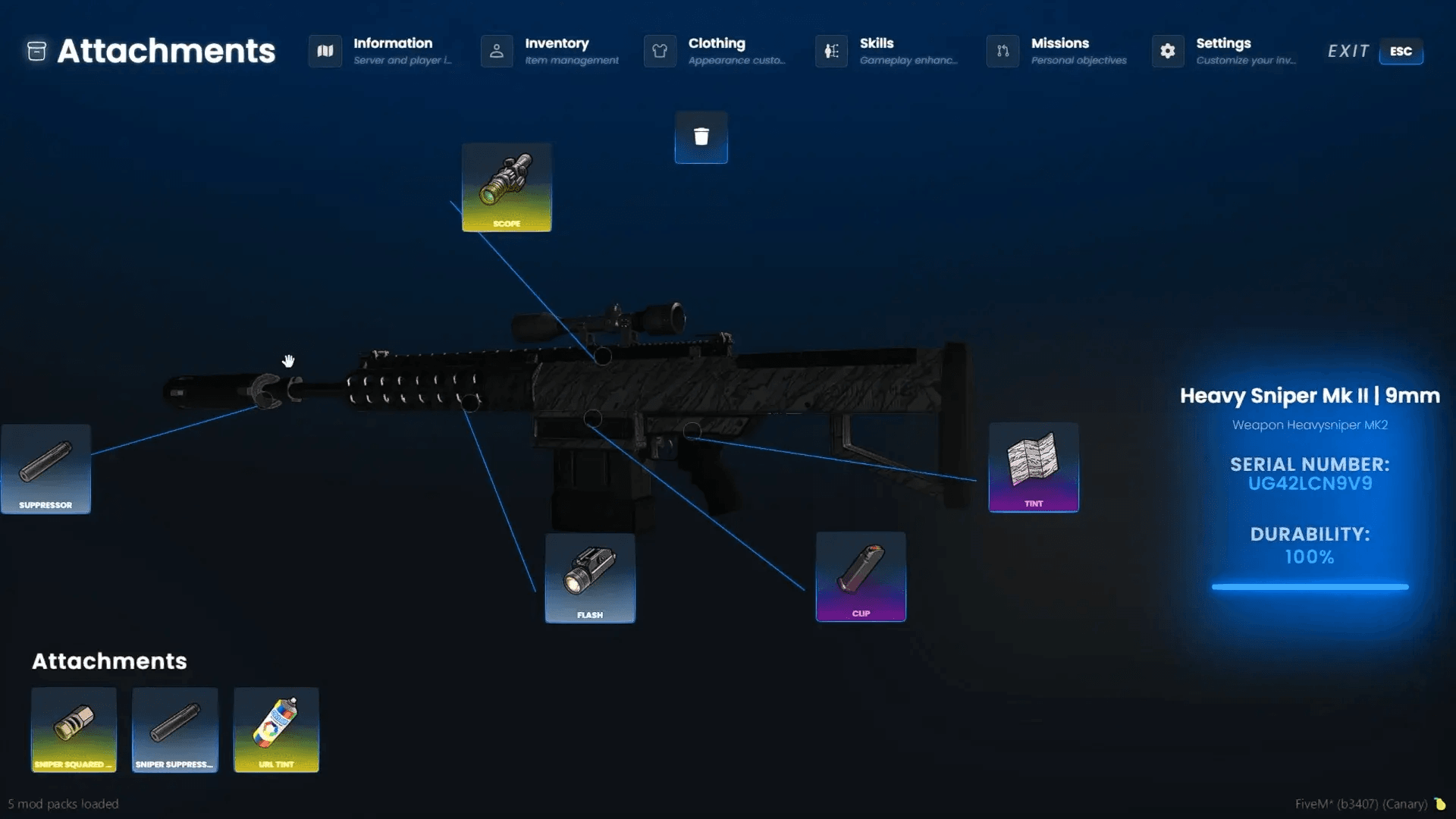Select the Sniper Suppressor item
This screenshot has width=1456, height=819.
tap(174, 730)
